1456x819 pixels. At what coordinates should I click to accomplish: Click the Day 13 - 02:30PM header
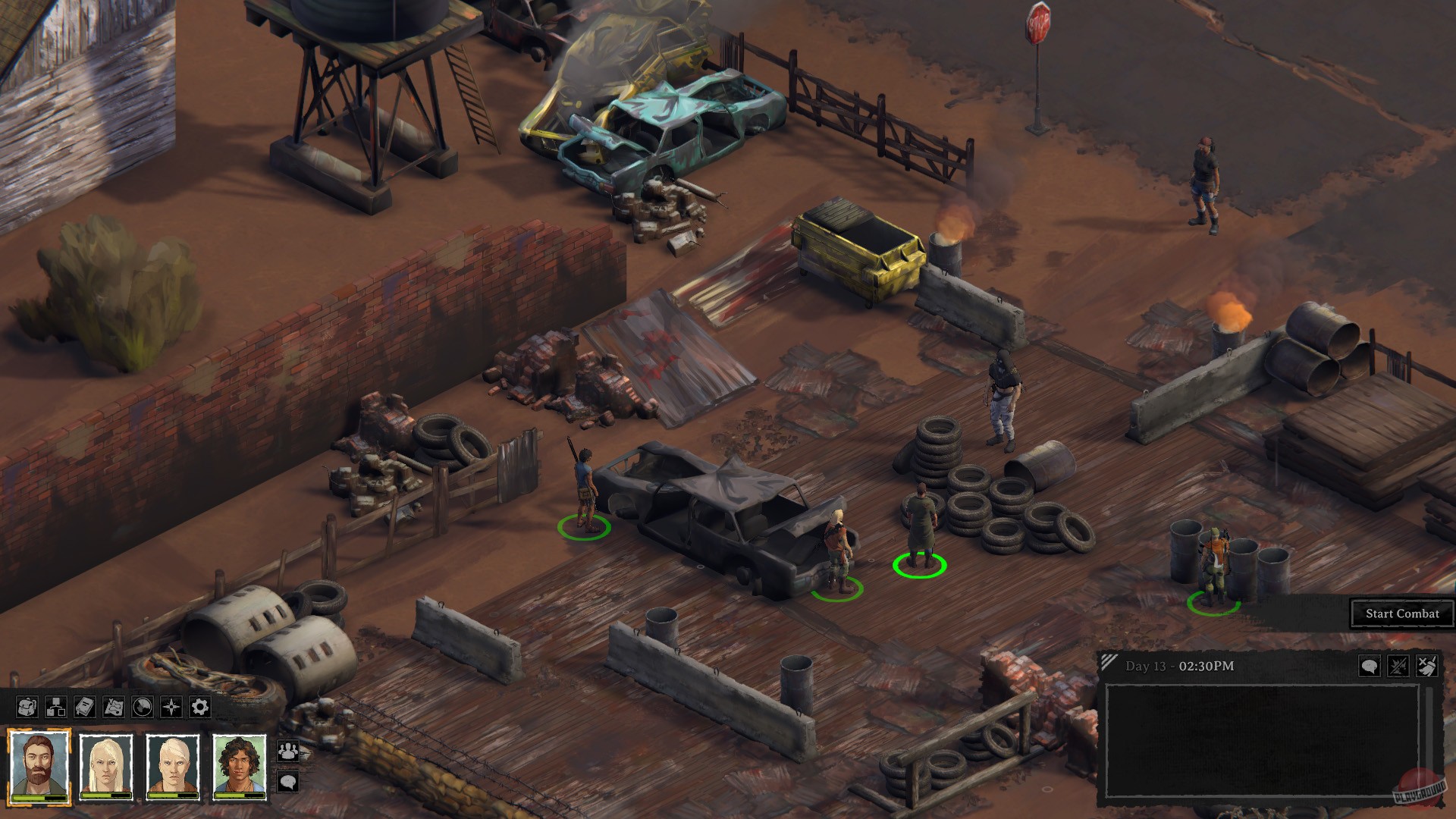click(x=1179, y=665)
